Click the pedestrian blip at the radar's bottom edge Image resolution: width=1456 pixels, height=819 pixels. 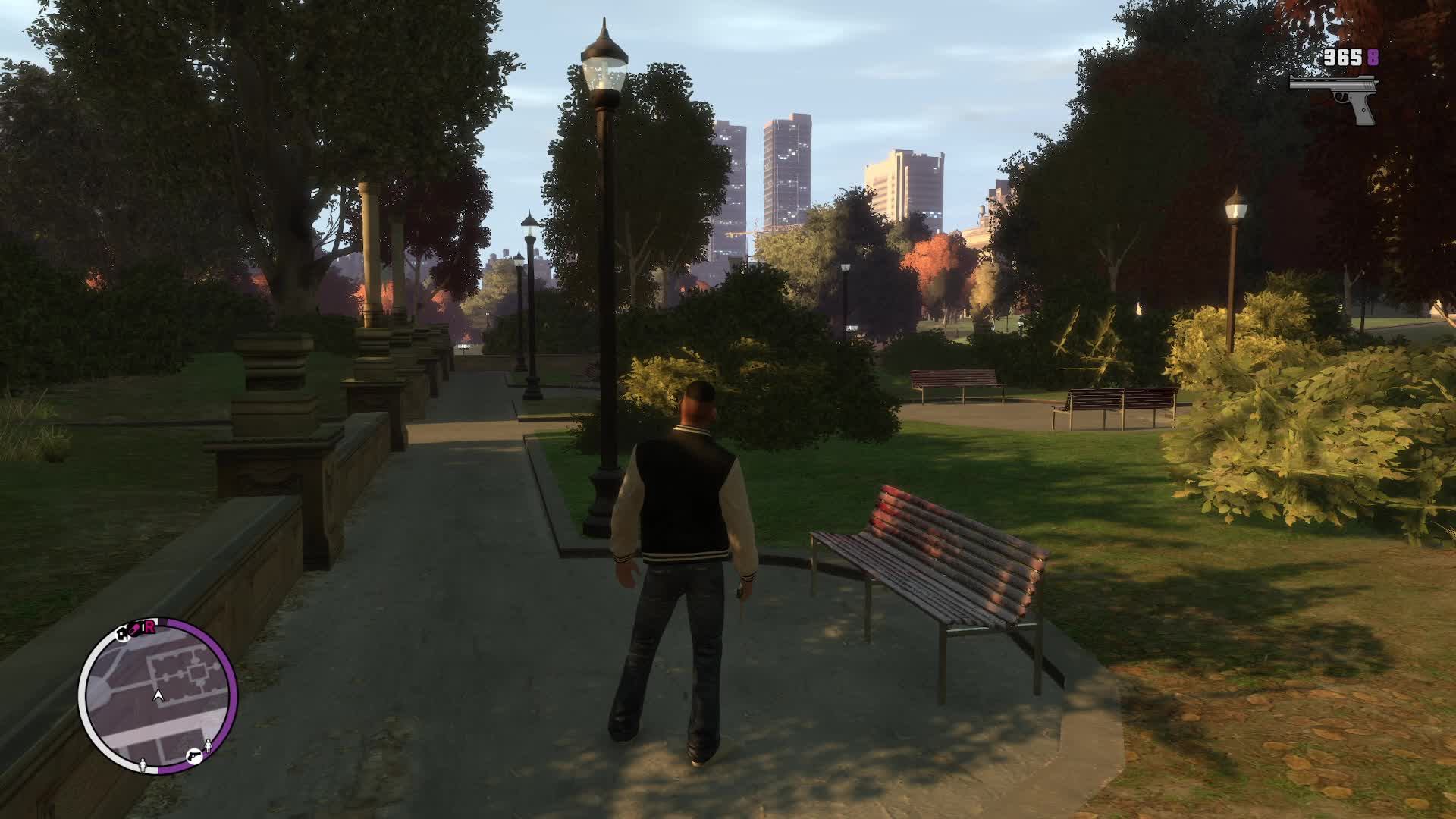pos(143,765)
